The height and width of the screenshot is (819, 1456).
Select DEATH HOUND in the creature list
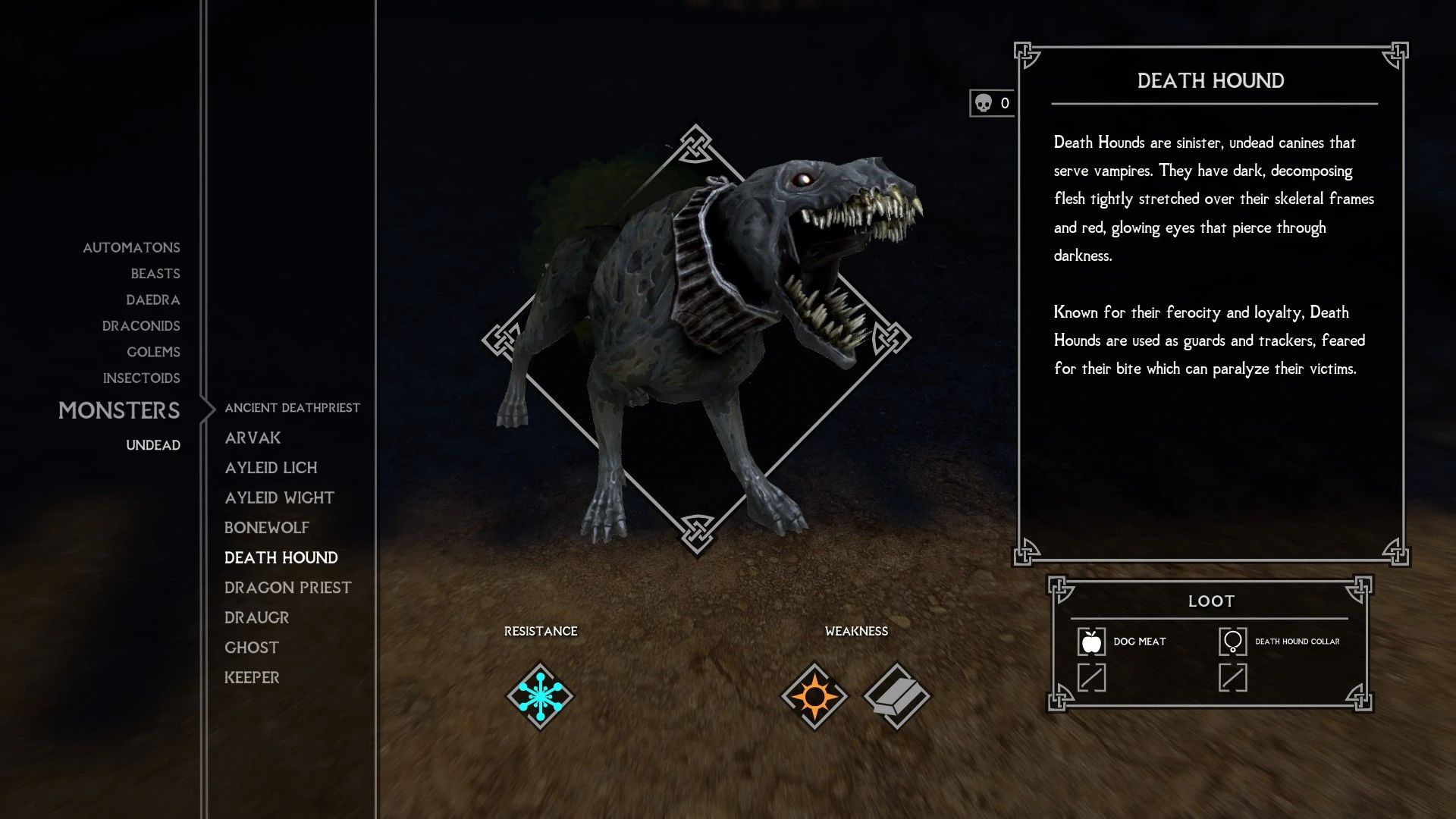[281, 557]
